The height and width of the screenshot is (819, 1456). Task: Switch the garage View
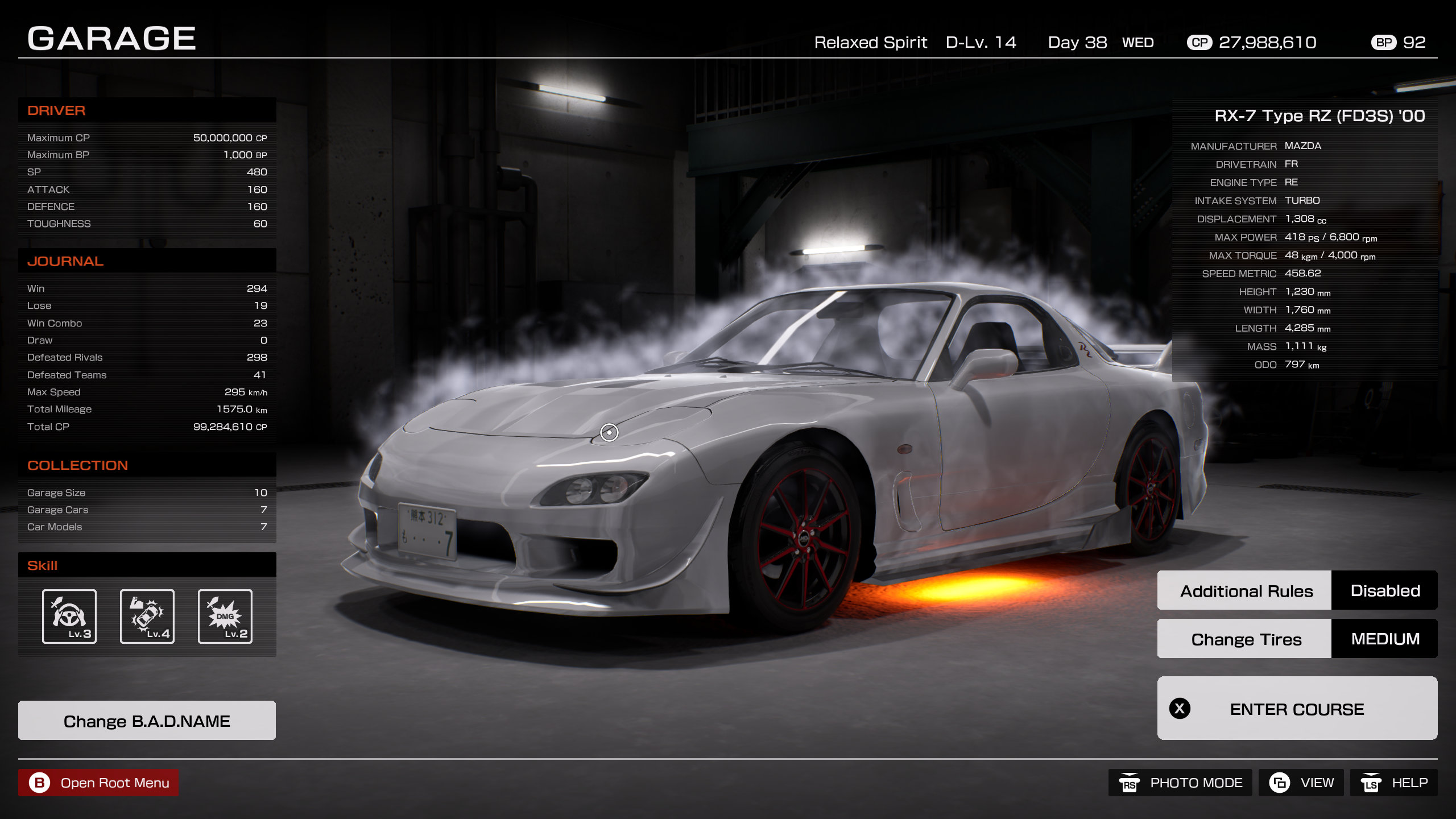point(1301,783)
